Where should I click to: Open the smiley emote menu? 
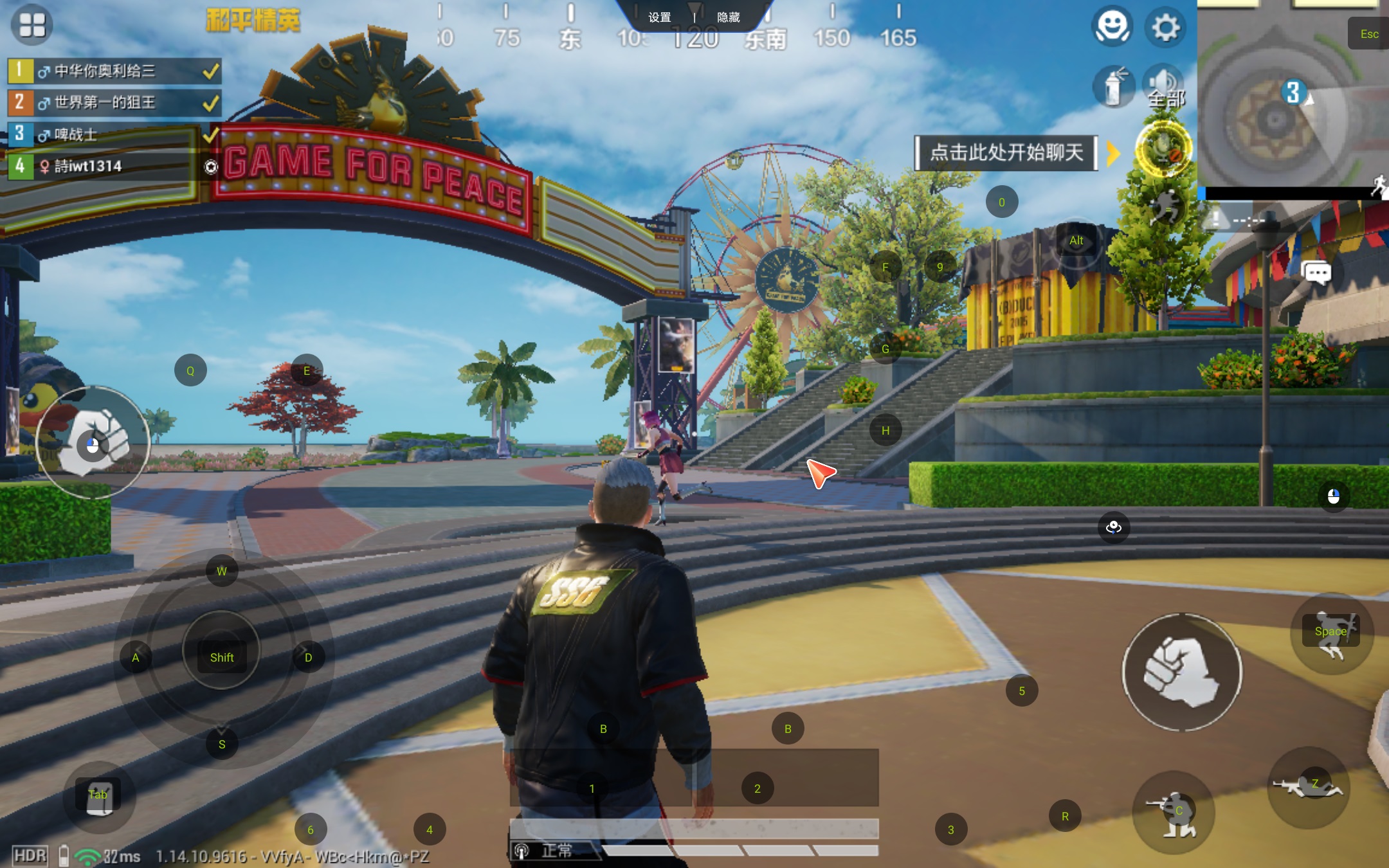pyautogui.click(x=1112, y=27)
